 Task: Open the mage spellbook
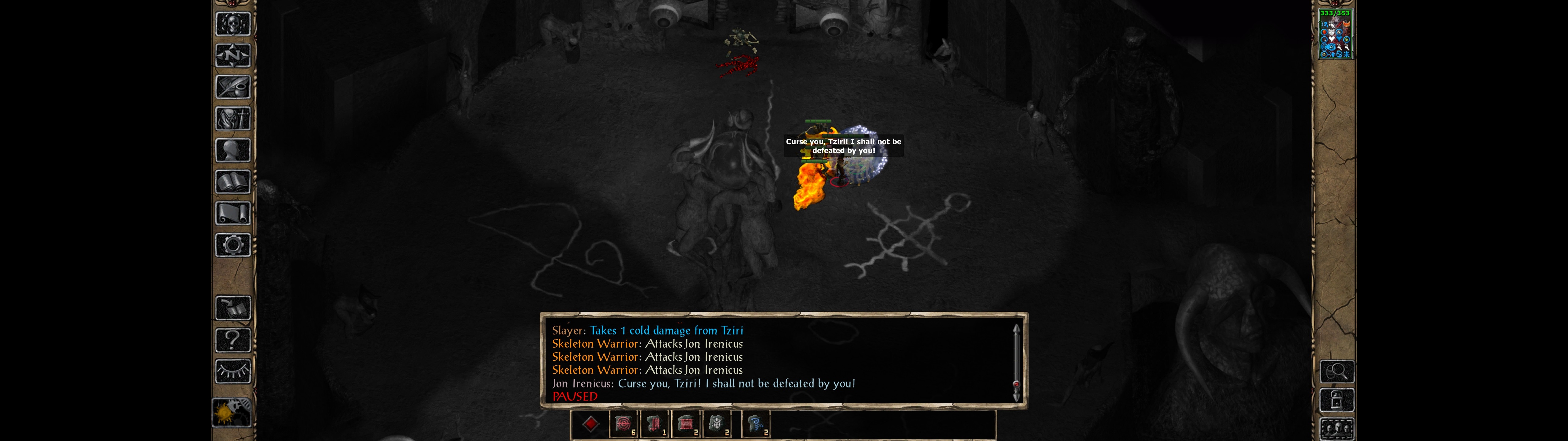tap(232, 182)
